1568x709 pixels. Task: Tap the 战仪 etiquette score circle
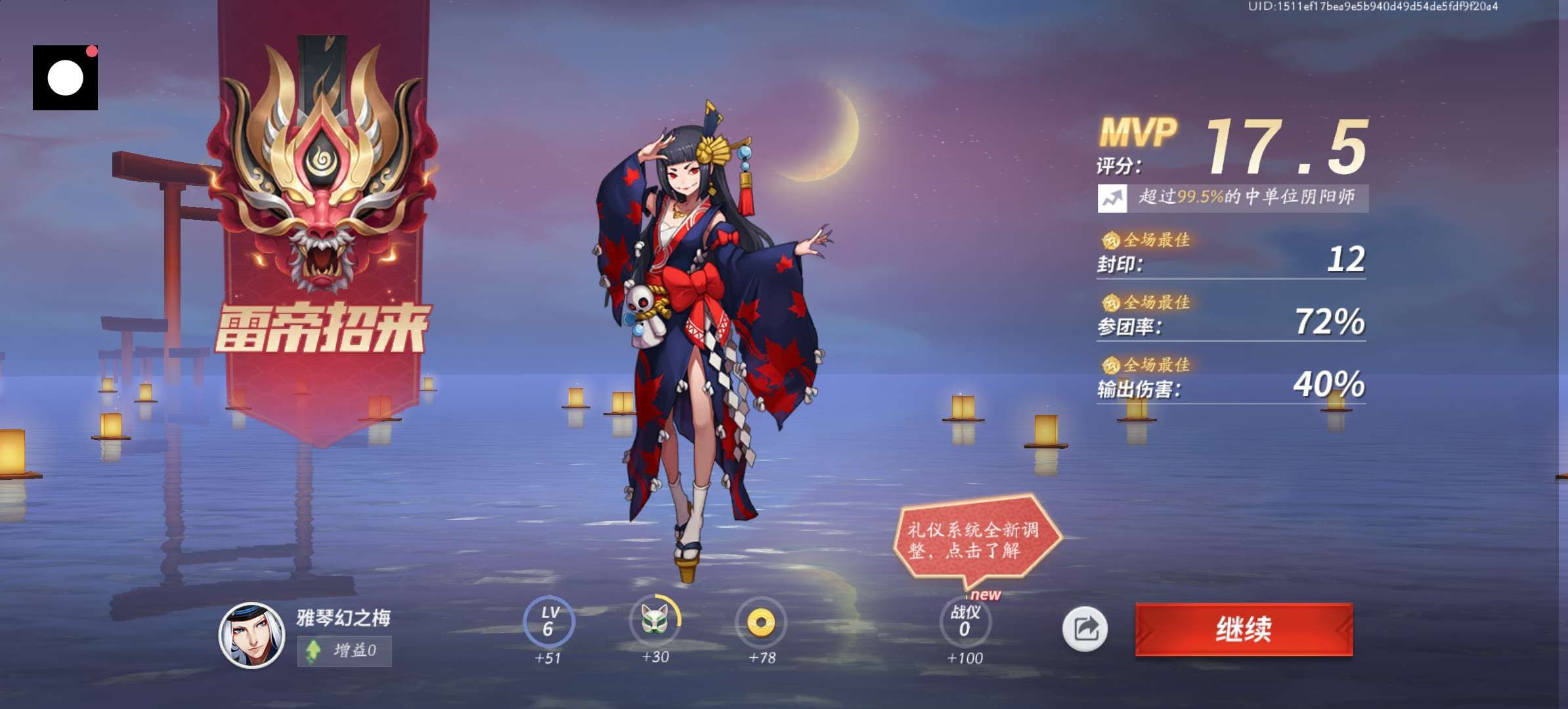965,621
